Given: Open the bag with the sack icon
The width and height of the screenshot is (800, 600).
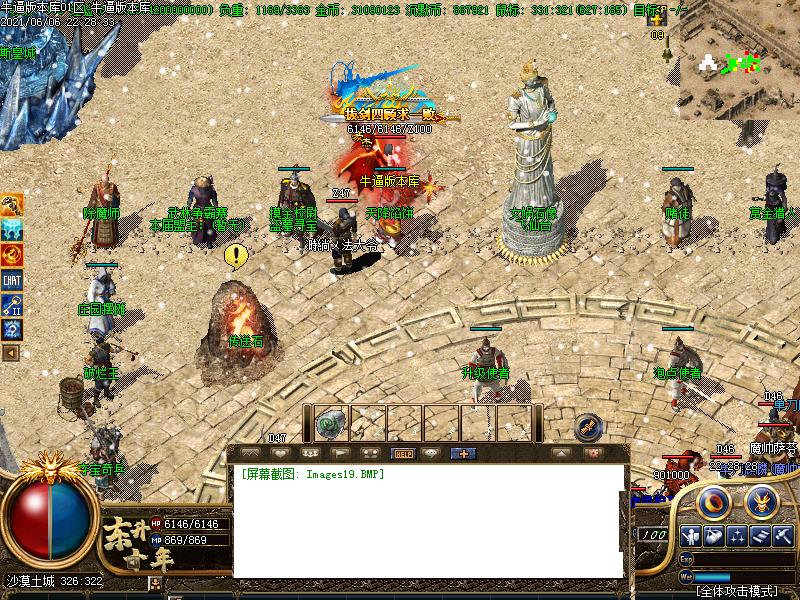Looking at the screenshot, I should [x=714, y=535].
